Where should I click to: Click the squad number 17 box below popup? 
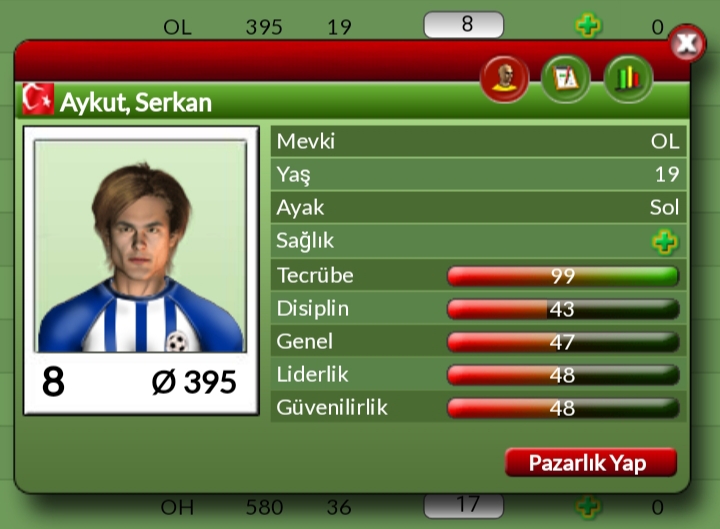coord(463,506)
